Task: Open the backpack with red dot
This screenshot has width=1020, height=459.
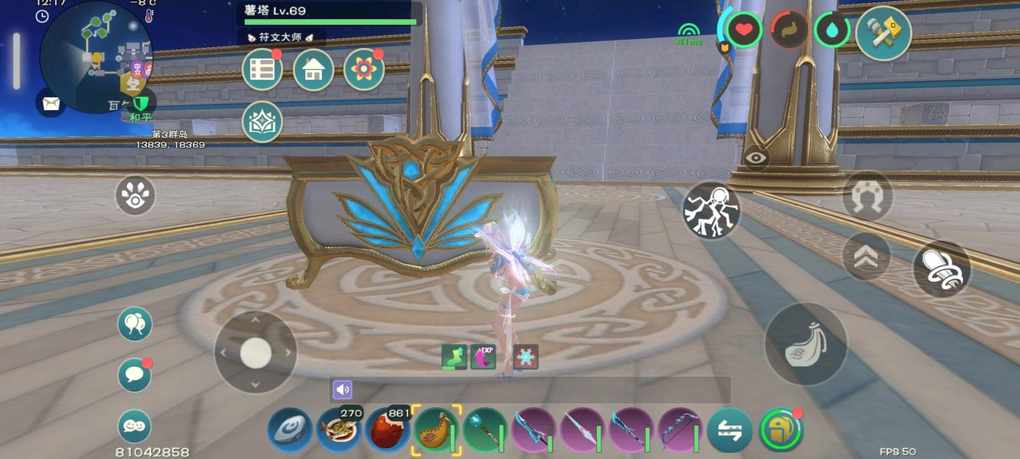Action: click(781, 430)
